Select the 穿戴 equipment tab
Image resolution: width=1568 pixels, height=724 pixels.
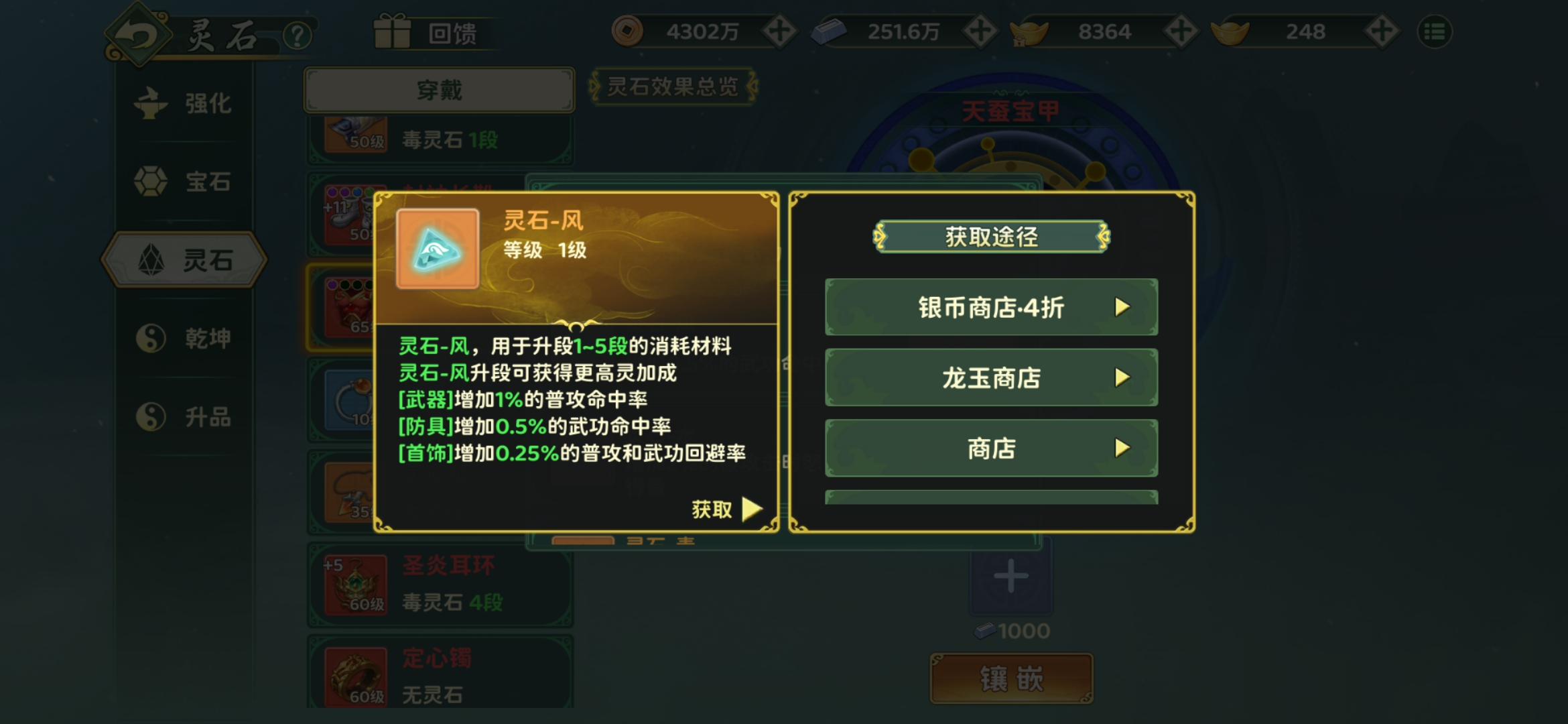click(439, 90)
